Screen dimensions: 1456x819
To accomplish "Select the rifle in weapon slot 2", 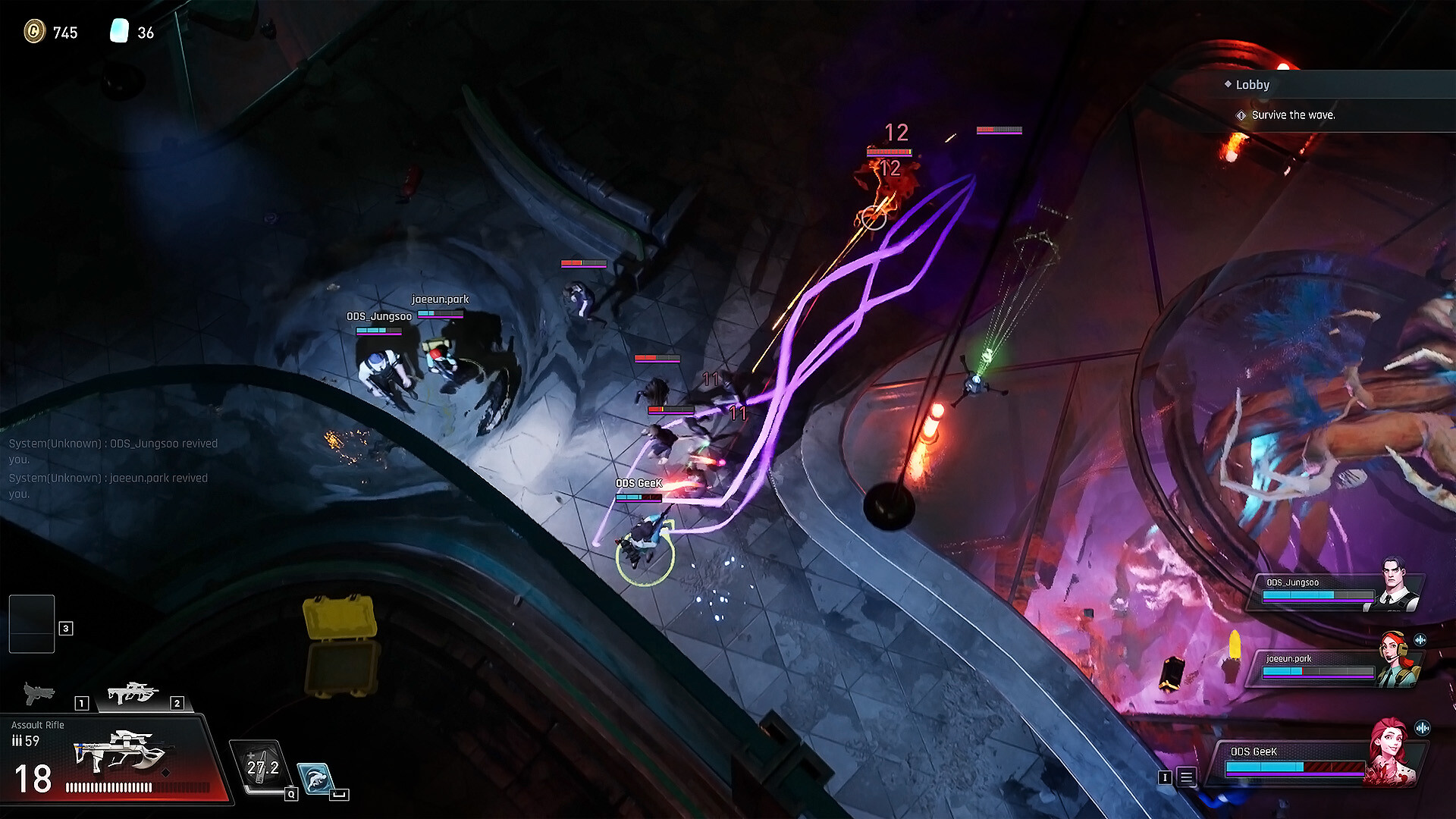I will (x=134, y=692).
